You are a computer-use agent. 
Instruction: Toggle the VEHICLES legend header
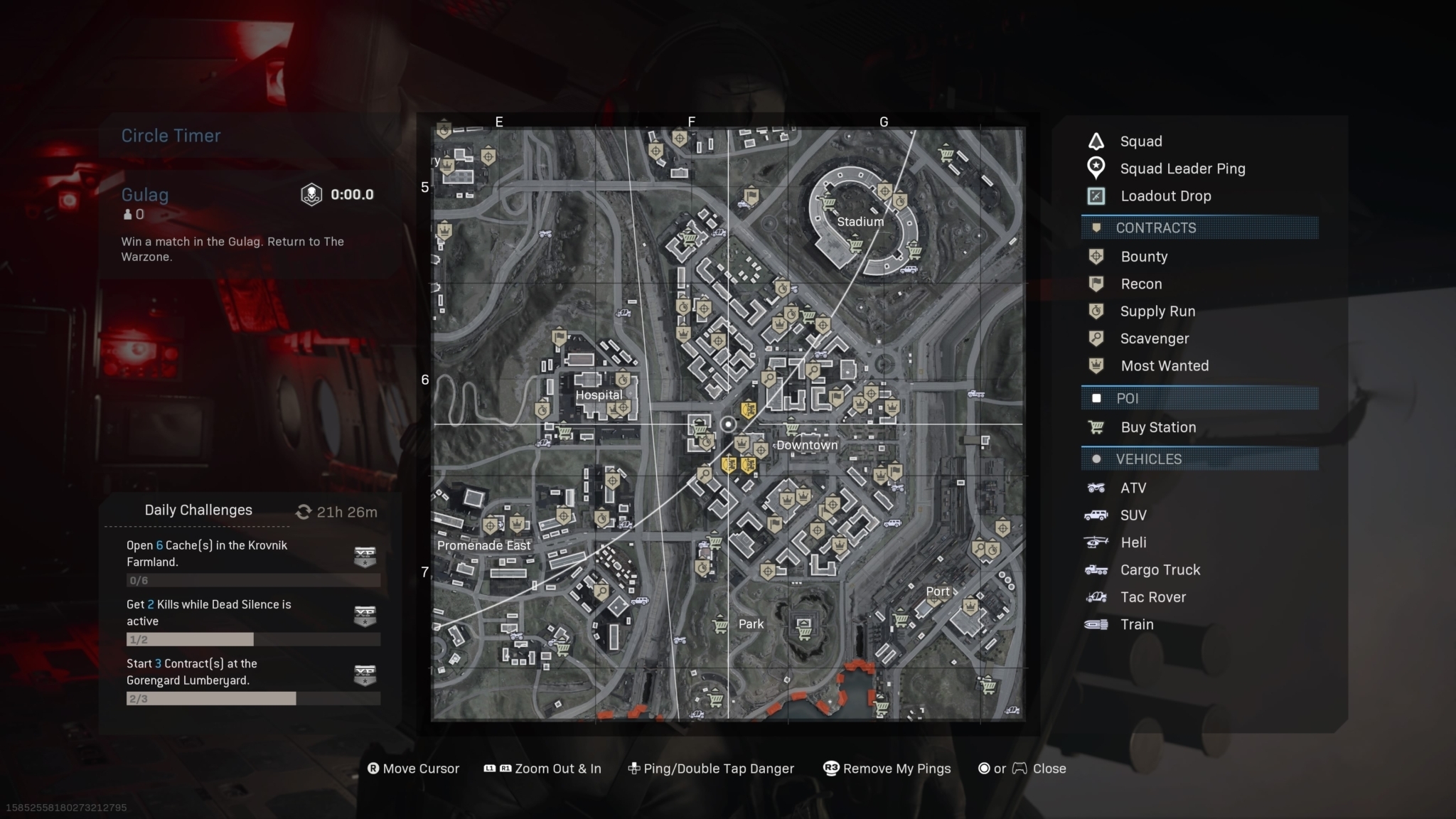(x=1199, y=459)
